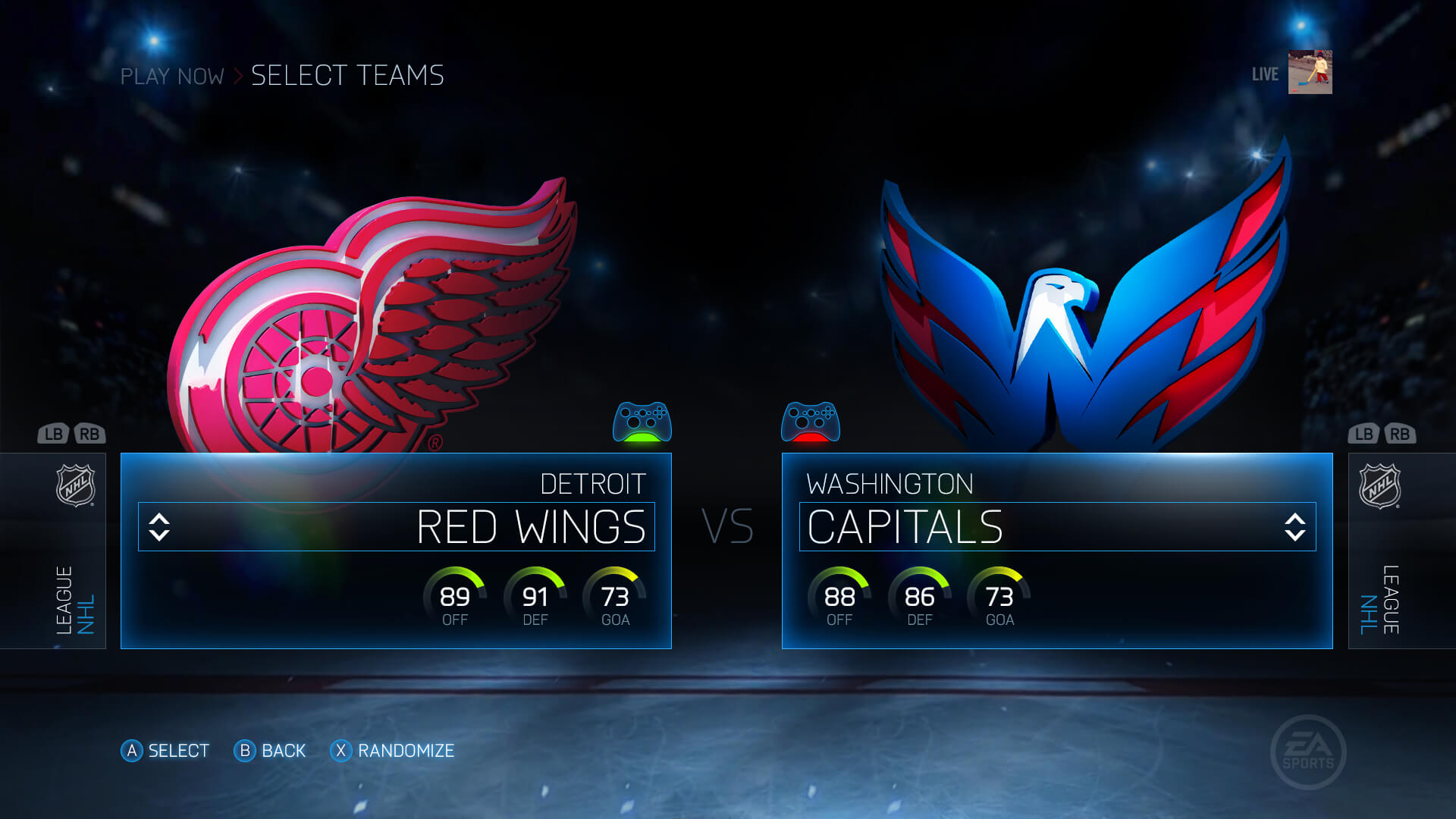This screenshot has height=819, width=1456.
Task: Open the LIVE profile thumbnail
Action: coord(1310,73)
